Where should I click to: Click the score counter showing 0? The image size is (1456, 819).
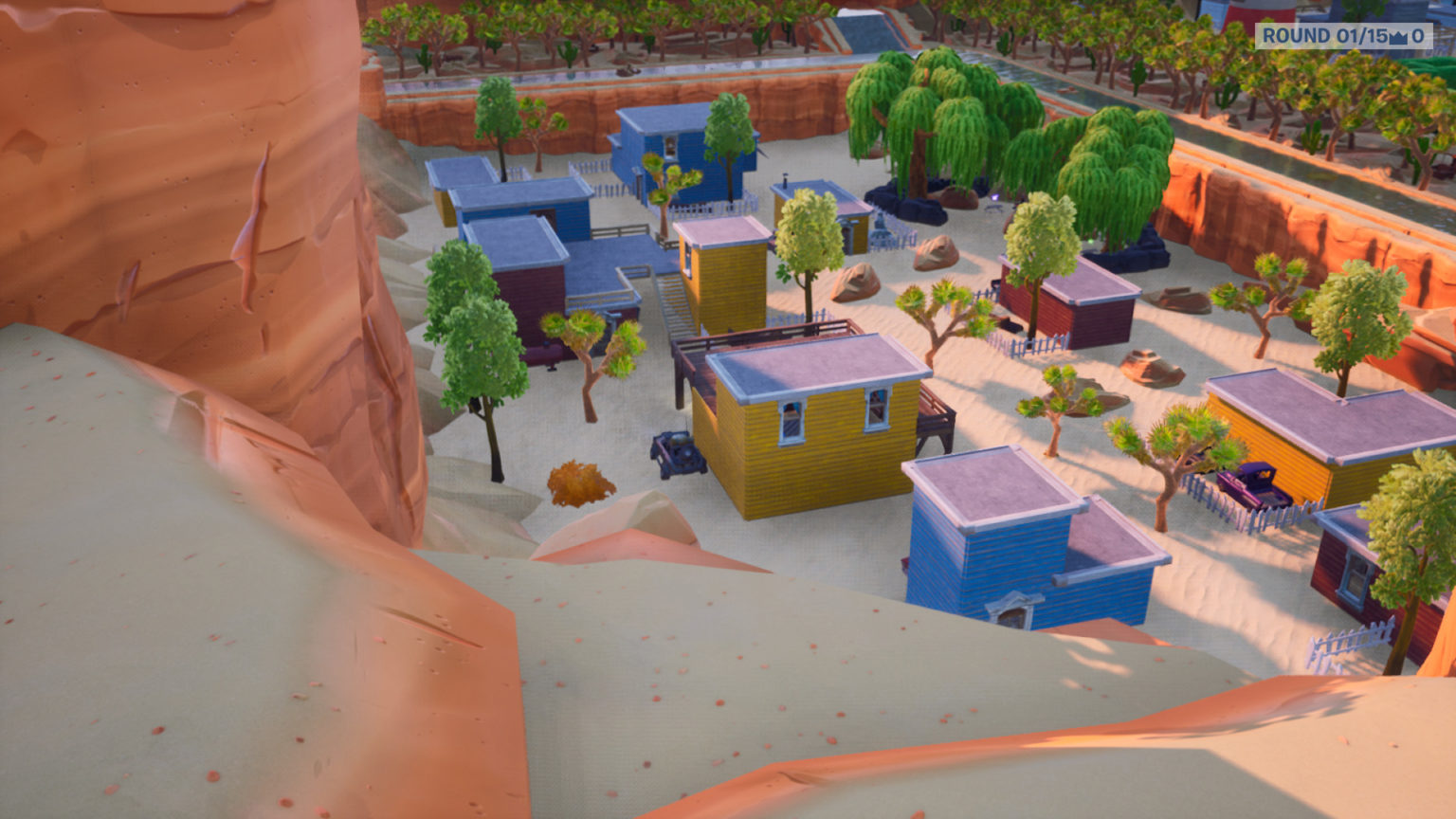(x=1418, y=37)
